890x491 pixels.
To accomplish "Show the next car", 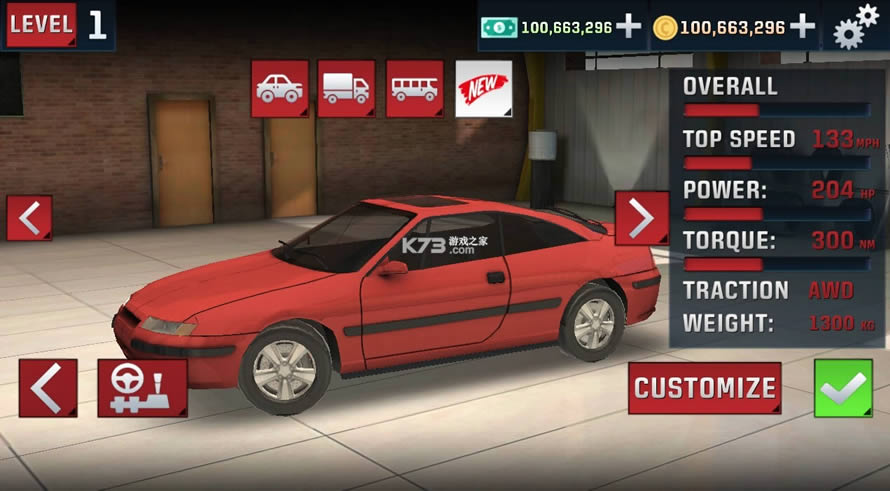I will click(641, 218).
